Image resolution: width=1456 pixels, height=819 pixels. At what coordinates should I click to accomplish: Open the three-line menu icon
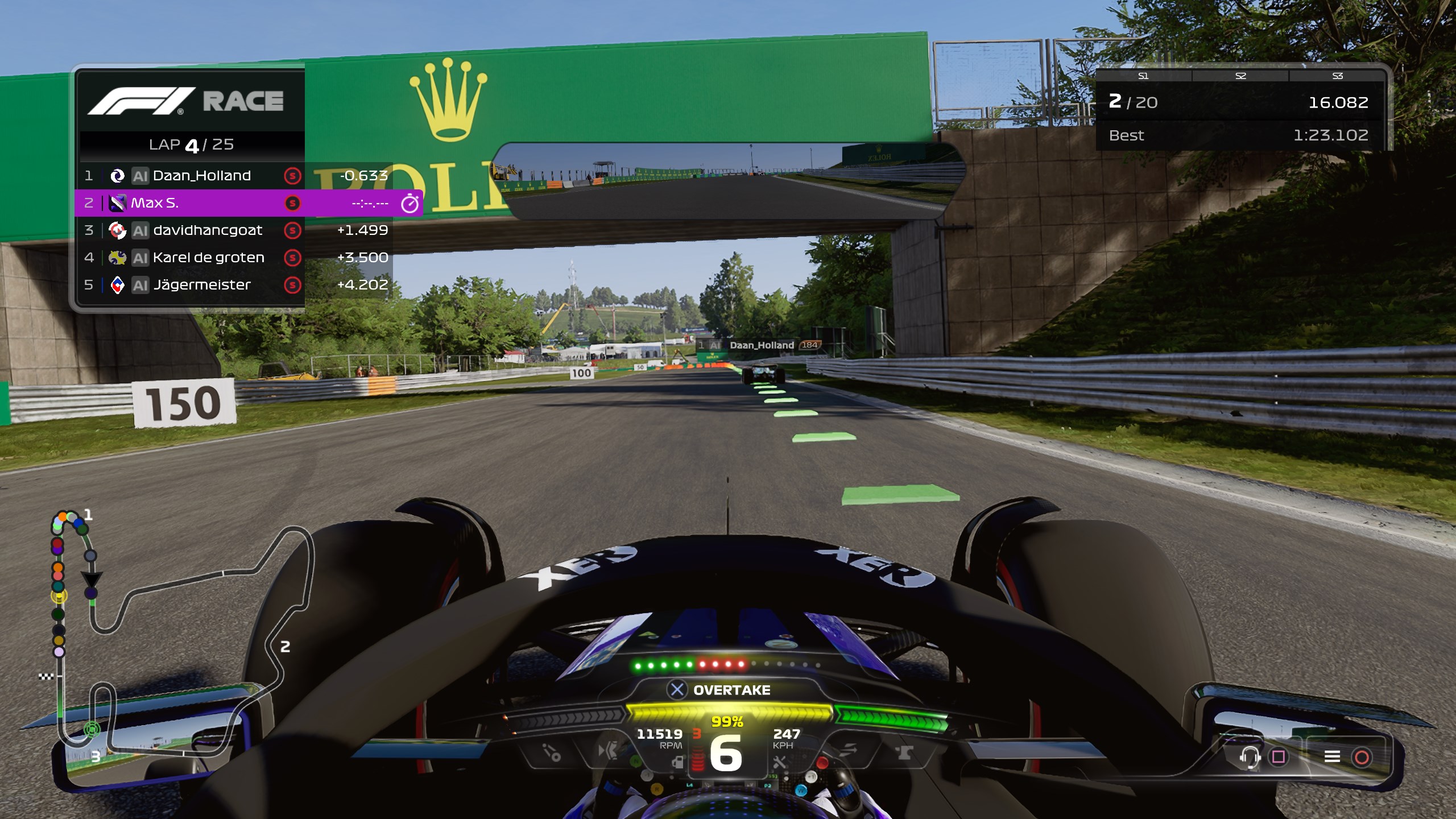coord(1332,756)
